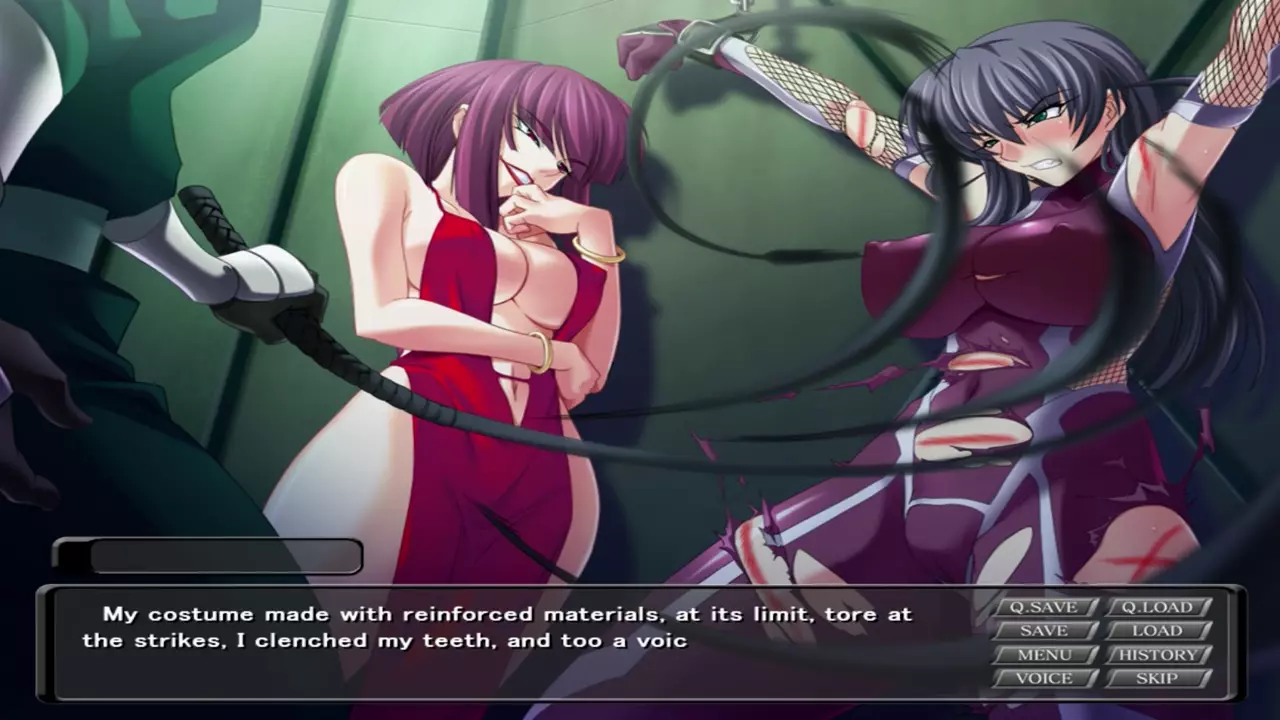1280x720 pixels.
Task: Quick load with Q.LOAD
Action: [x=1157, y=607]
